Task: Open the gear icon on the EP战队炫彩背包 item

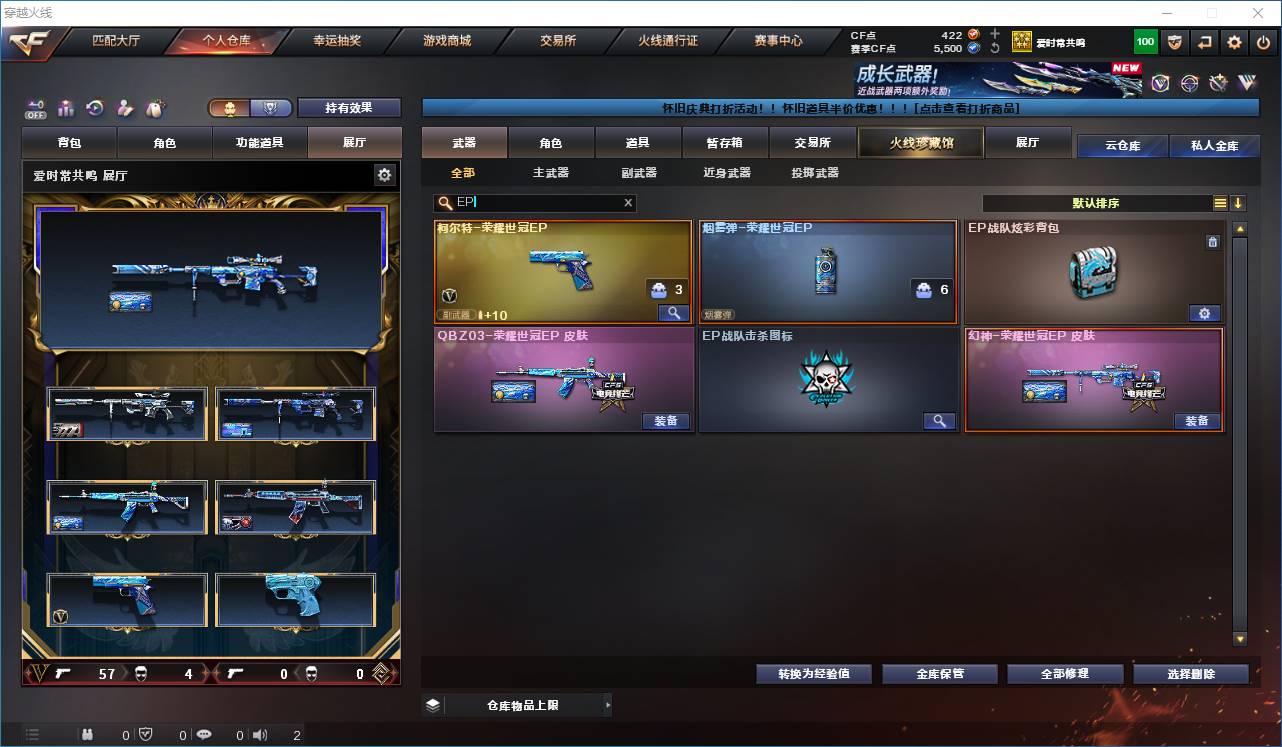Action: [x=1205, y=313]
